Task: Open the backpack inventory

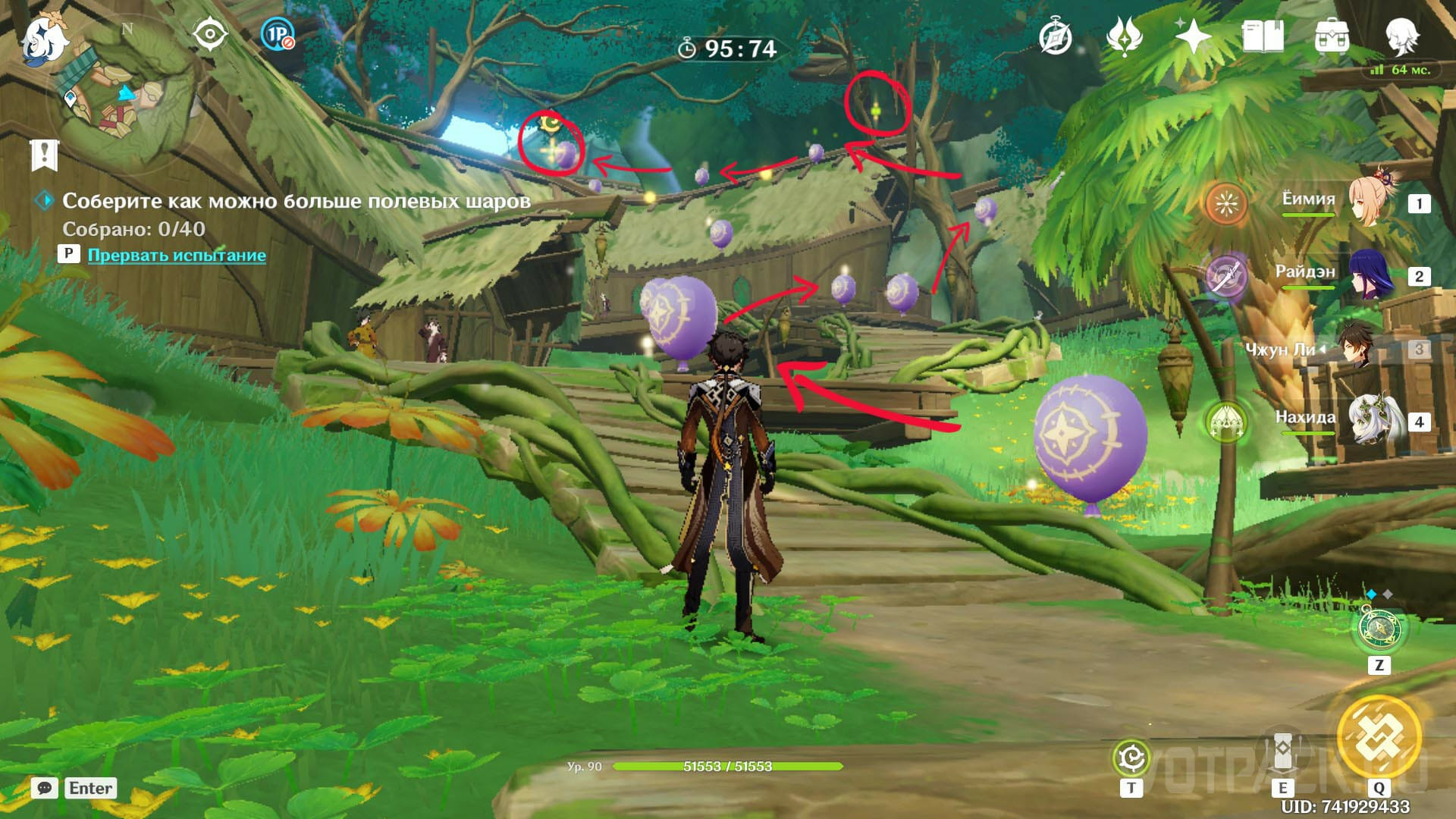Action: pos(1332,36)
